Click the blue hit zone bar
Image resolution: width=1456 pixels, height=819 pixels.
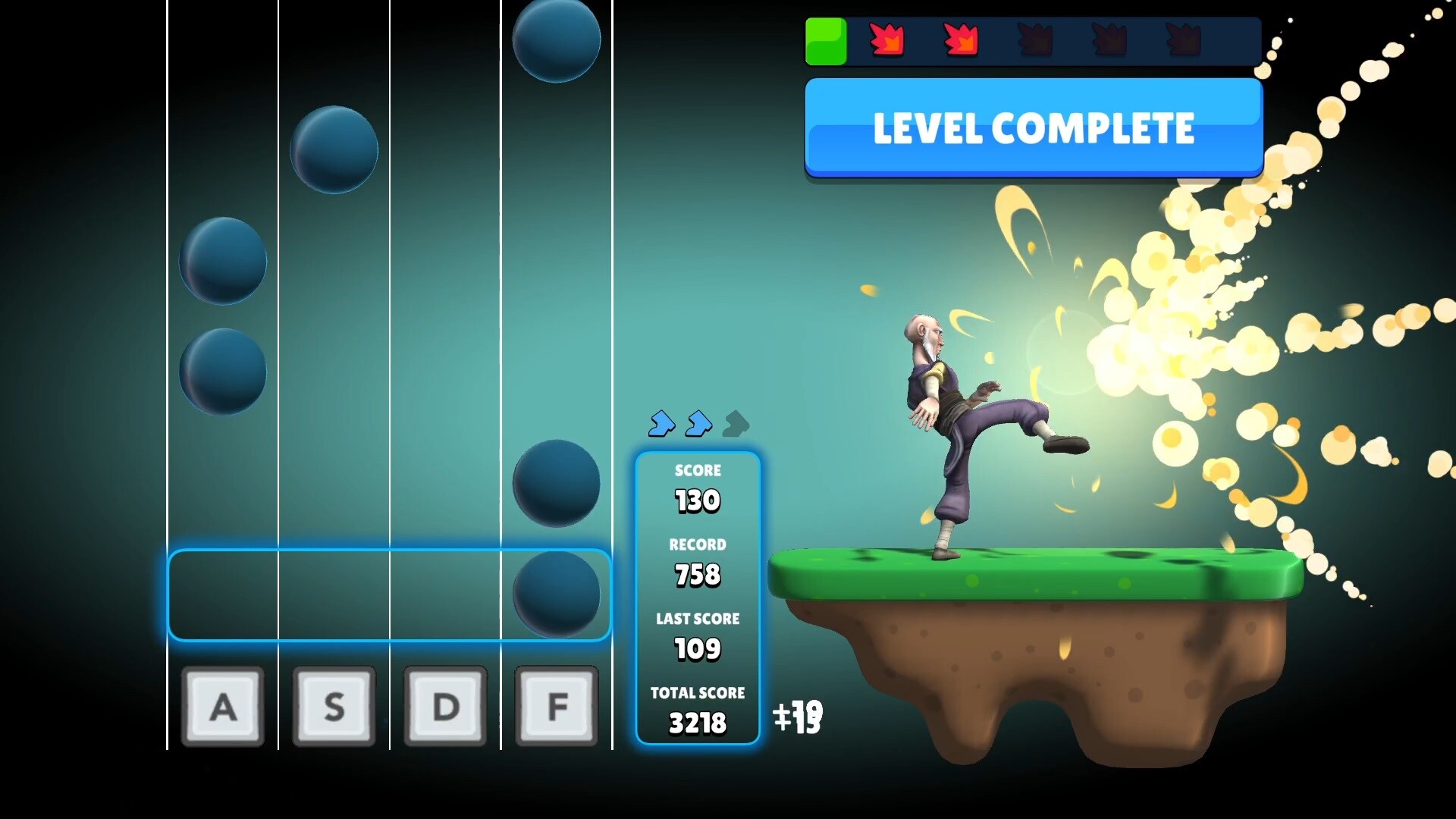(x=388, y=595)
